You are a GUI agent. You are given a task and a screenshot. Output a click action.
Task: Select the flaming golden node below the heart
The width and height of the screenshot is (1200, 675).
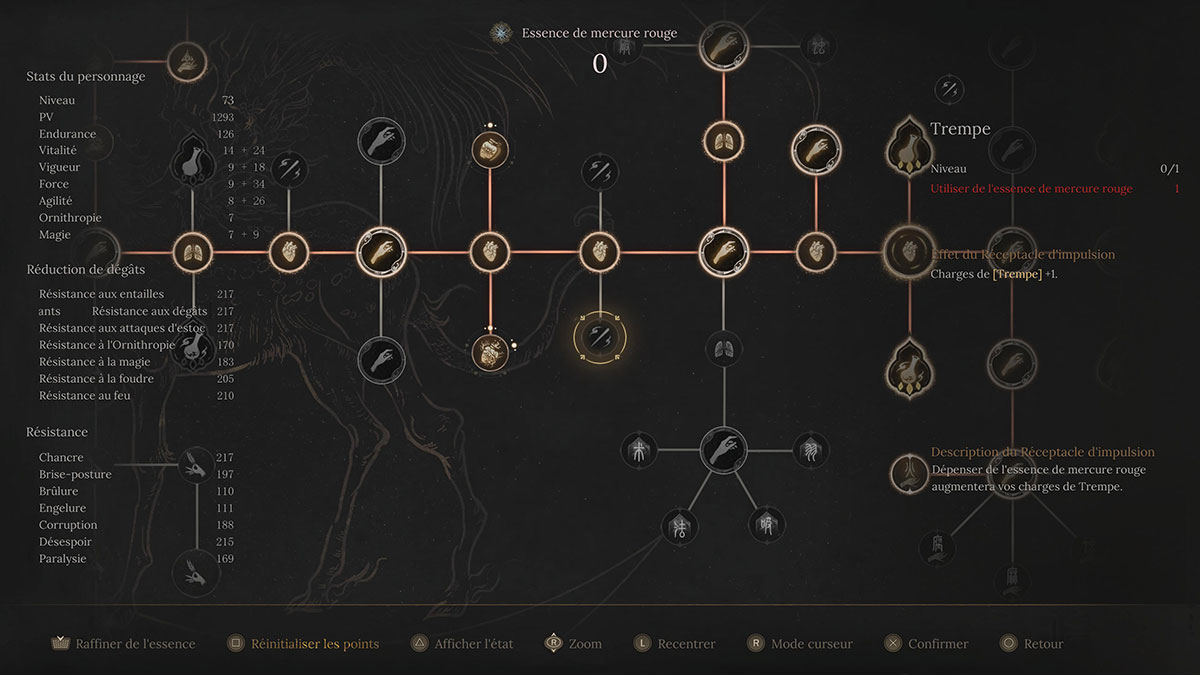tap(490, 352)
